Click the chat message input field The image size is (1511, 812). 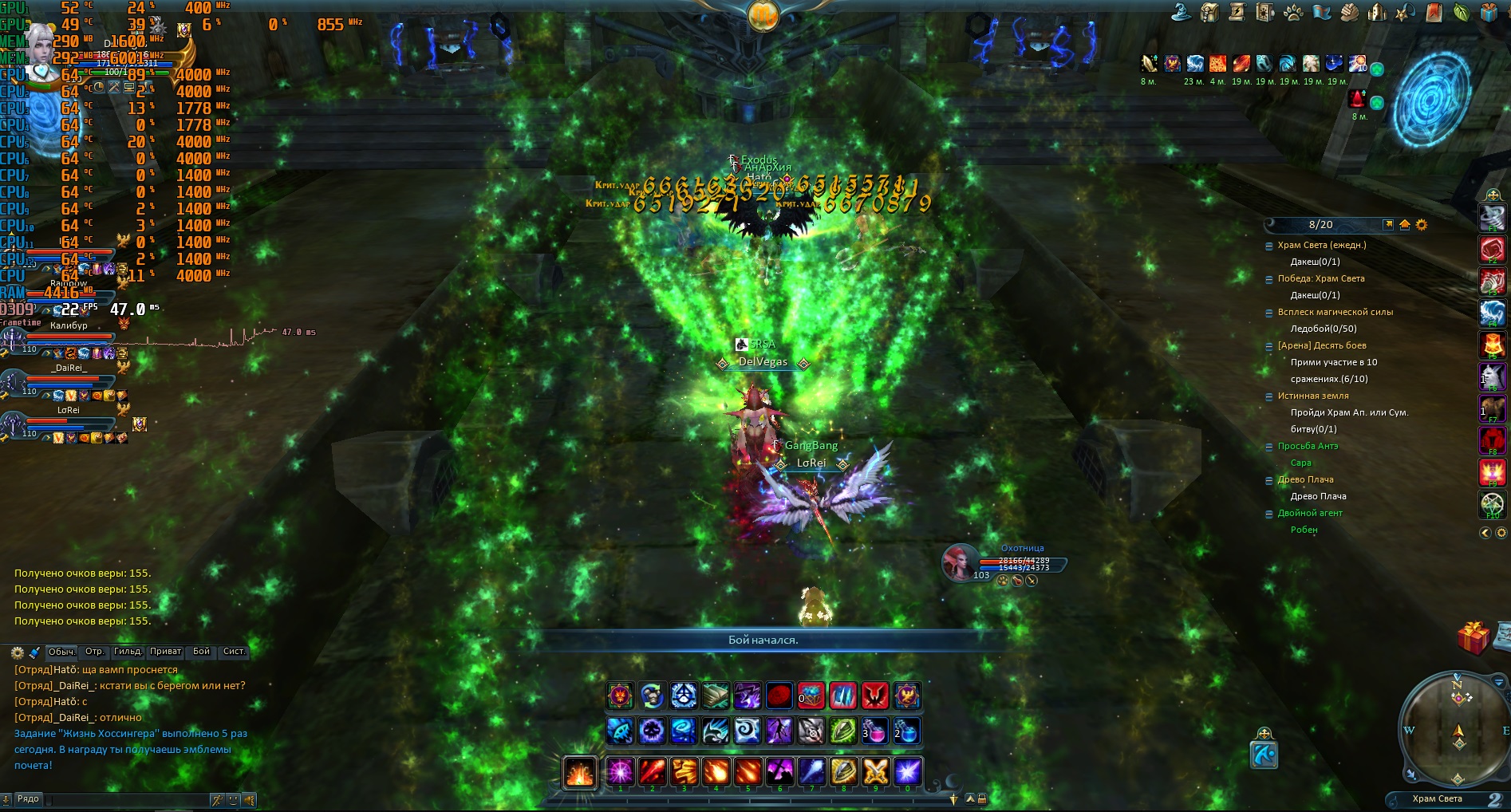pyautogui.click(x=120, y=798)
